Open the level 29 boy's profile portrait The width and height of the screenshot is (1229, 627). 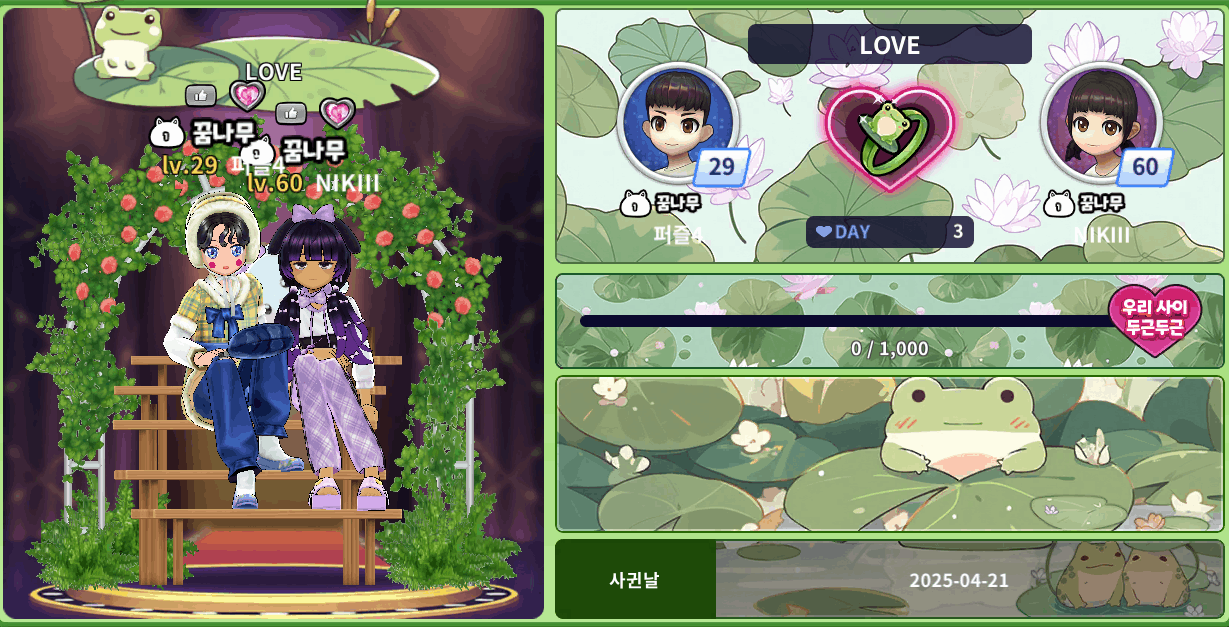click(x=677, y=123)
